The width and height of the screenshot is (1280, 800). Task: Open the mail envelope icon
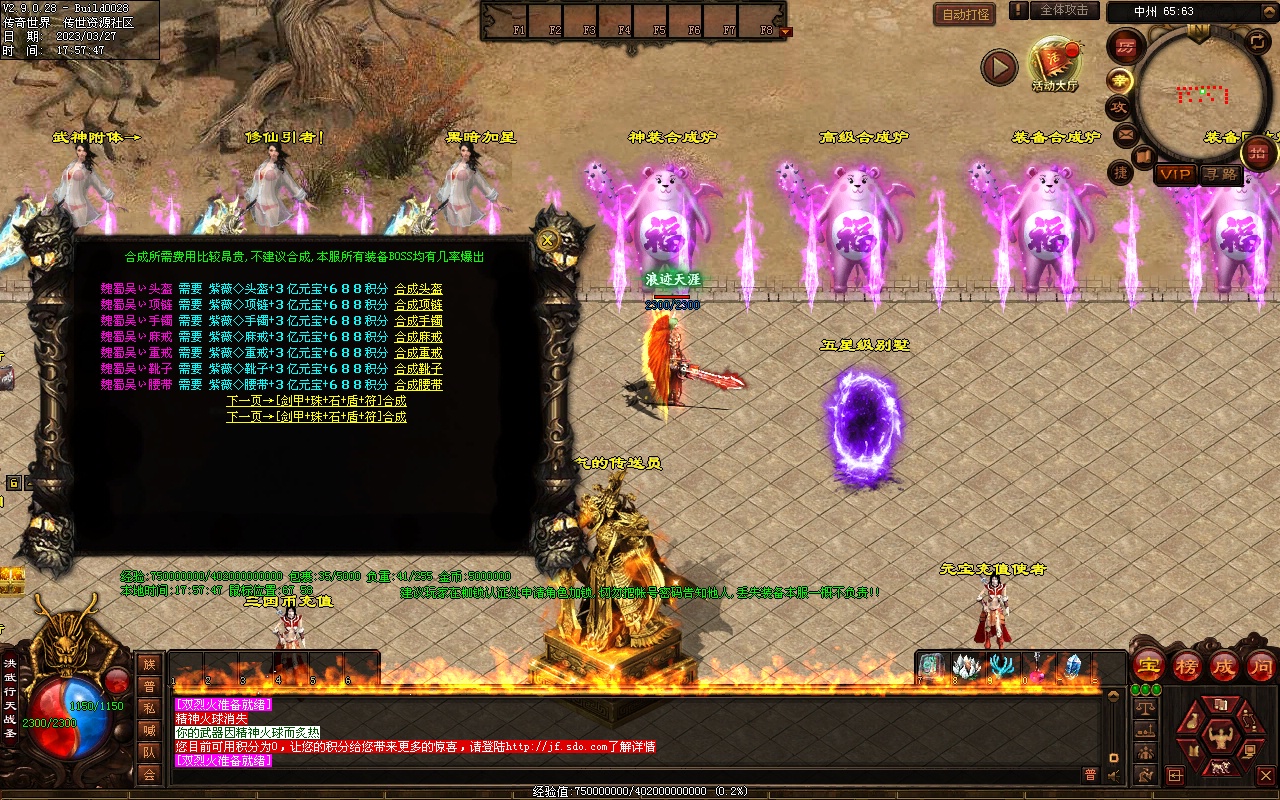[1126, 133]
